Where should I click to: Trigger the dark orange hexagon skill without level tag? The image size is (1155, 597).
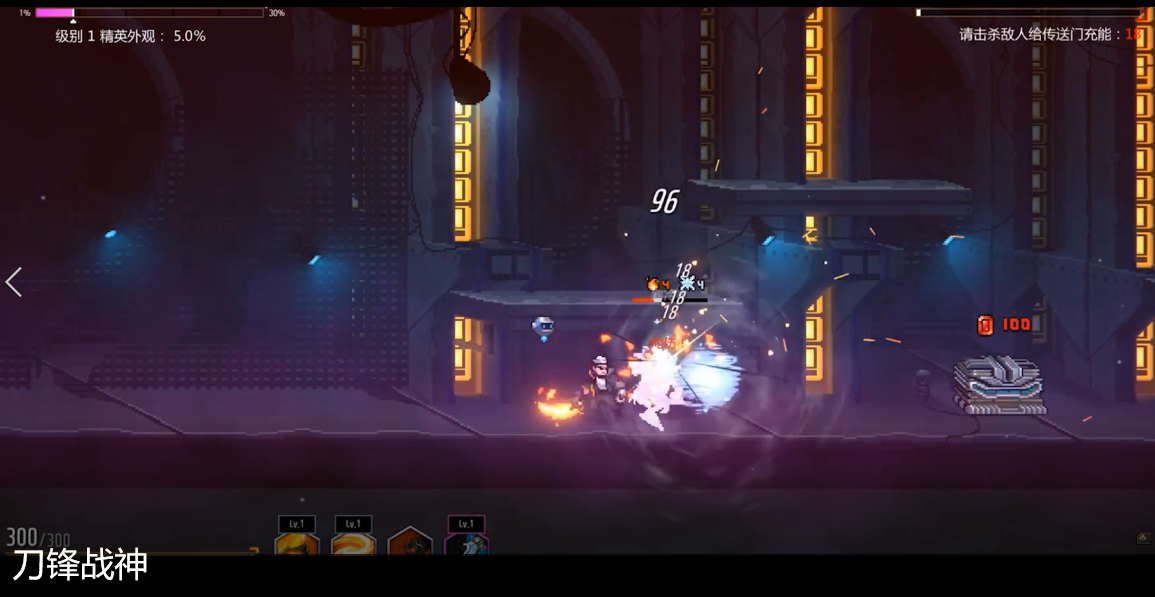(410, 544)
